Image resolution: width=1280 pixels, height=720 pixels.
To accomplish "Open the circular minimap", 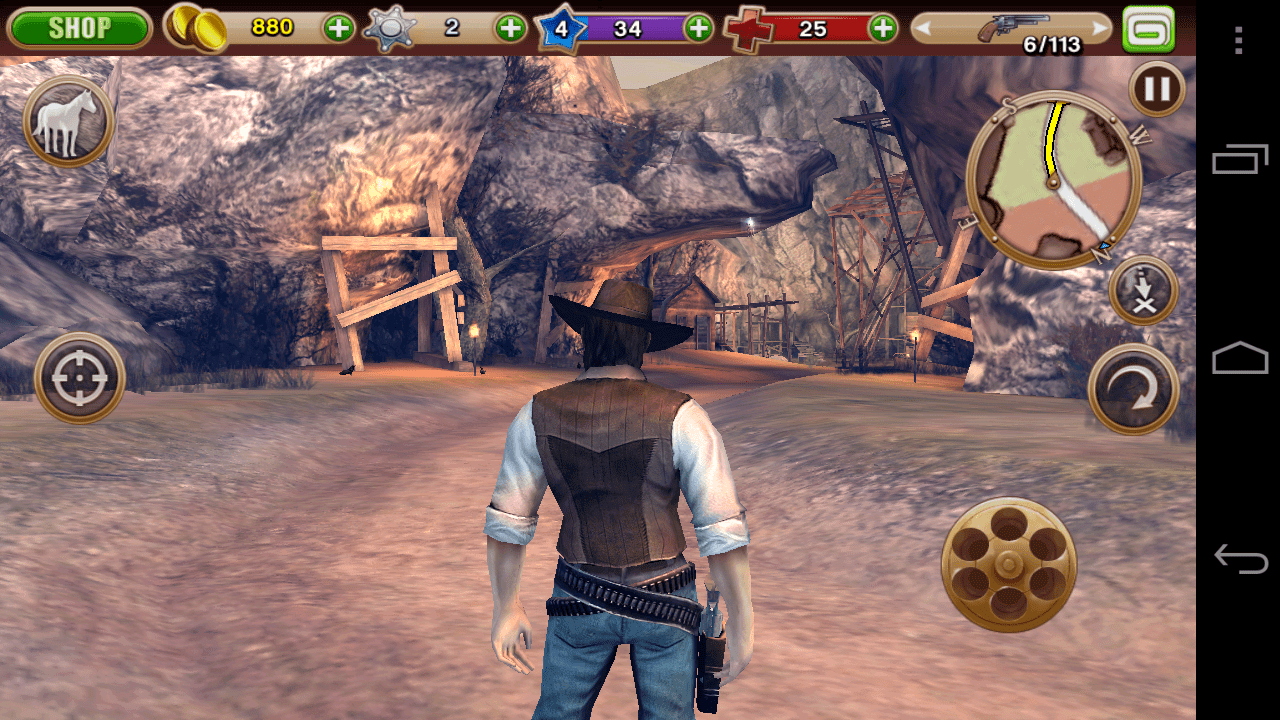I will pos(1054,180).
